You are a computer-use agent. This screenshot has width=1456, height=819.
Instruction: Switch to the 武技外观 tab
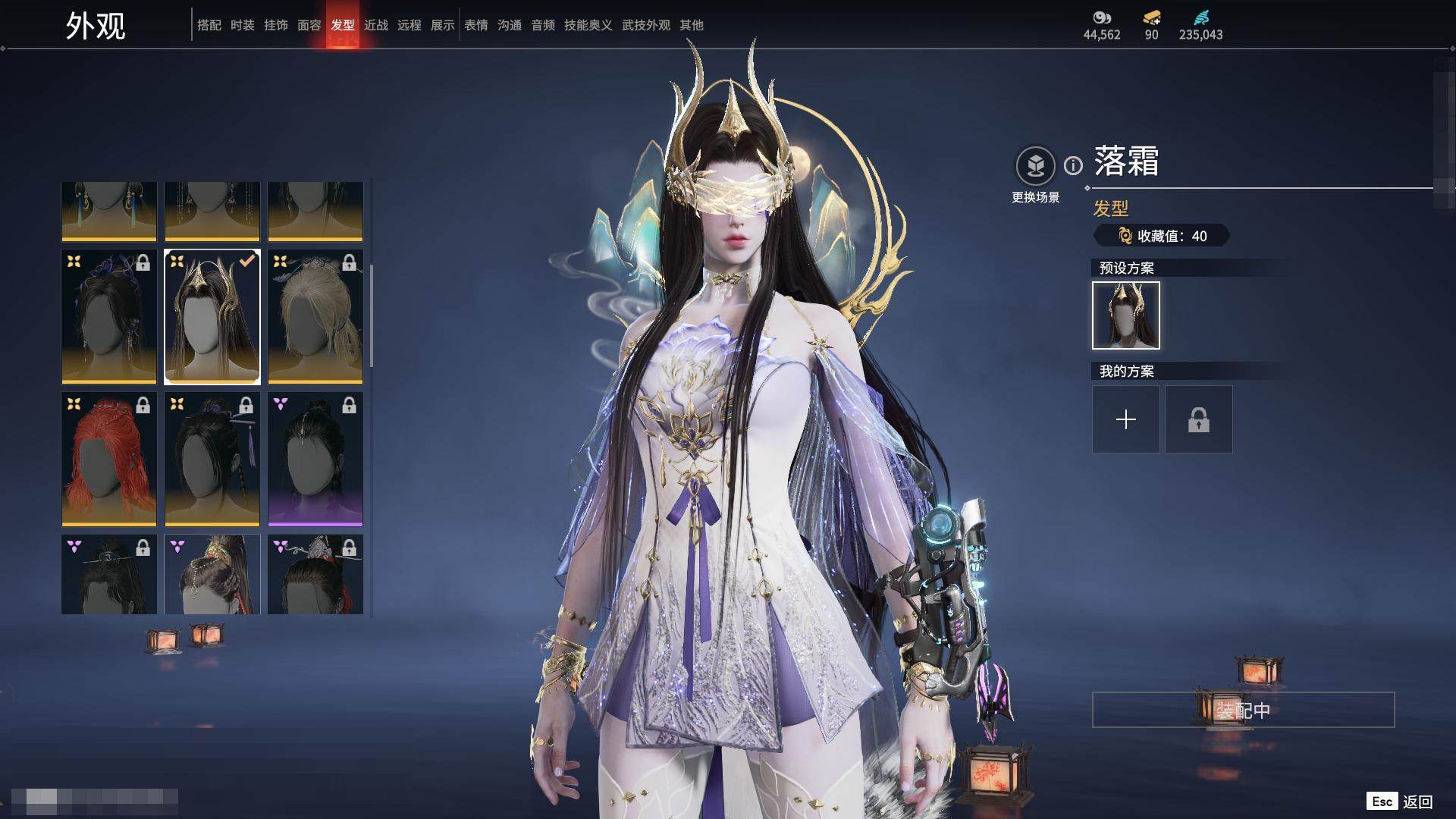(x=645, y=25)
